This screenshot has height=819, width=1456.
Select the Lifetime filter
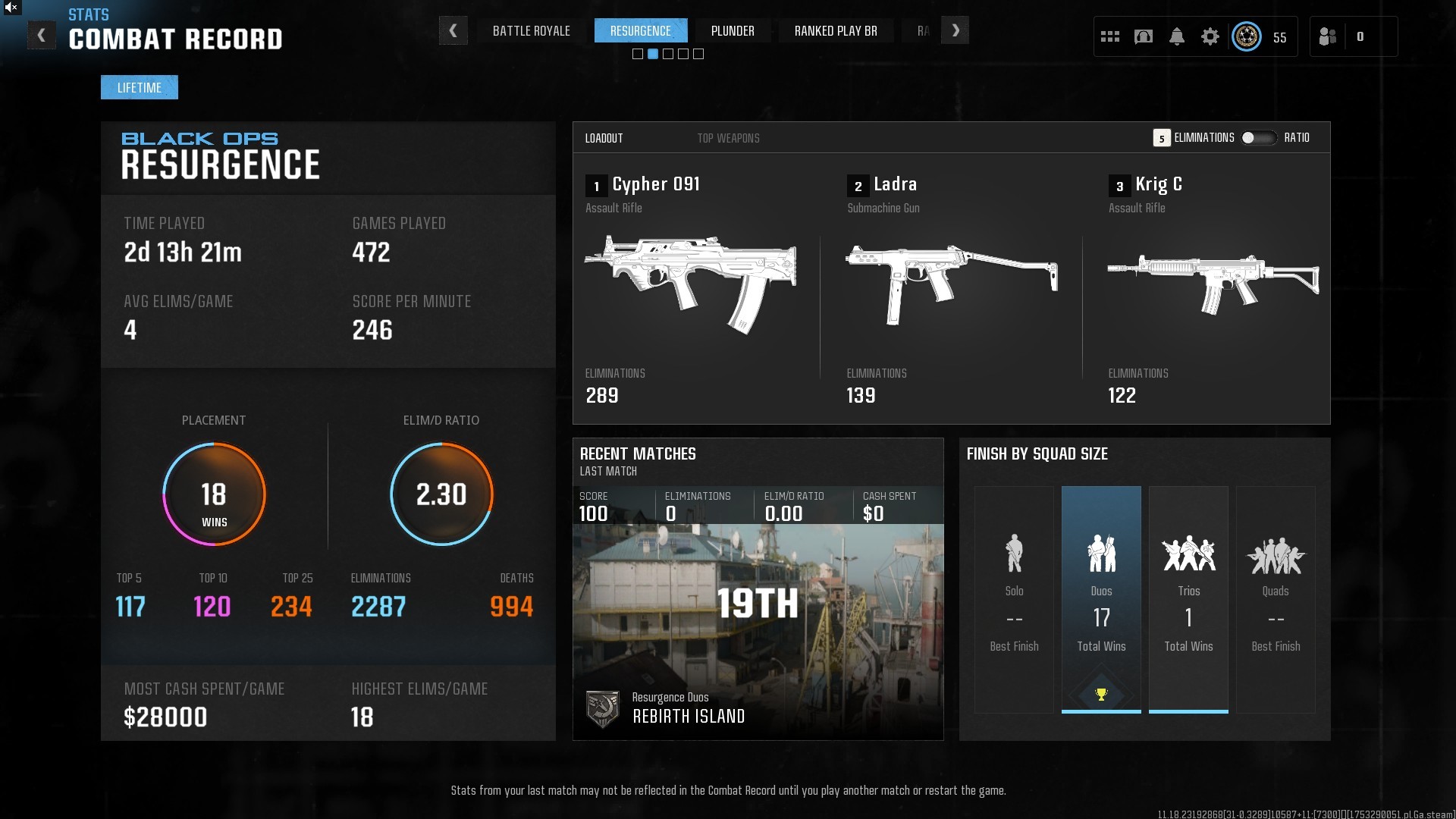[x=140, y=88]
